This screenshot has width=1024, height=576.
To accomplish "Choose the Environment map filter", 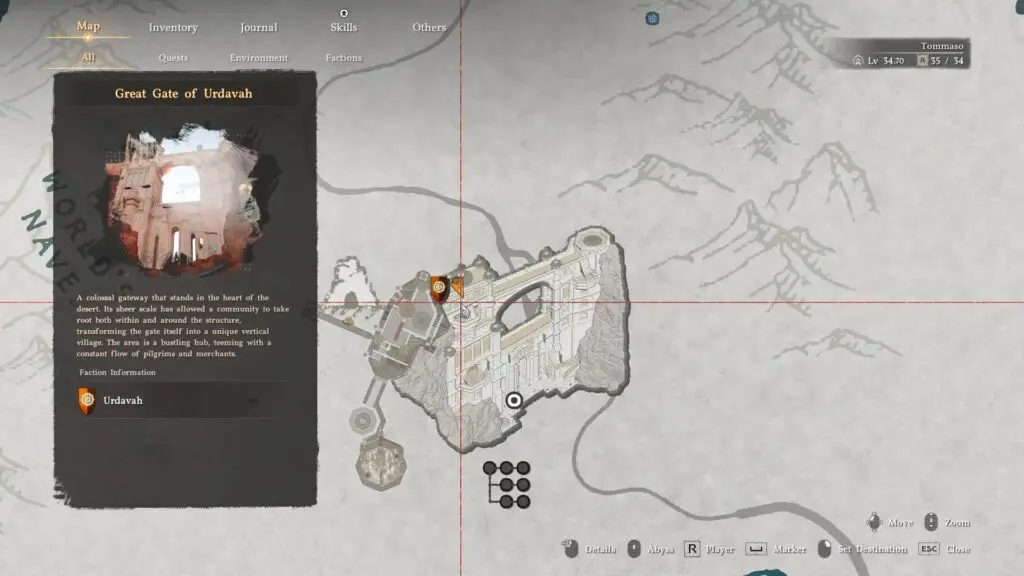I will click(258, 58).
